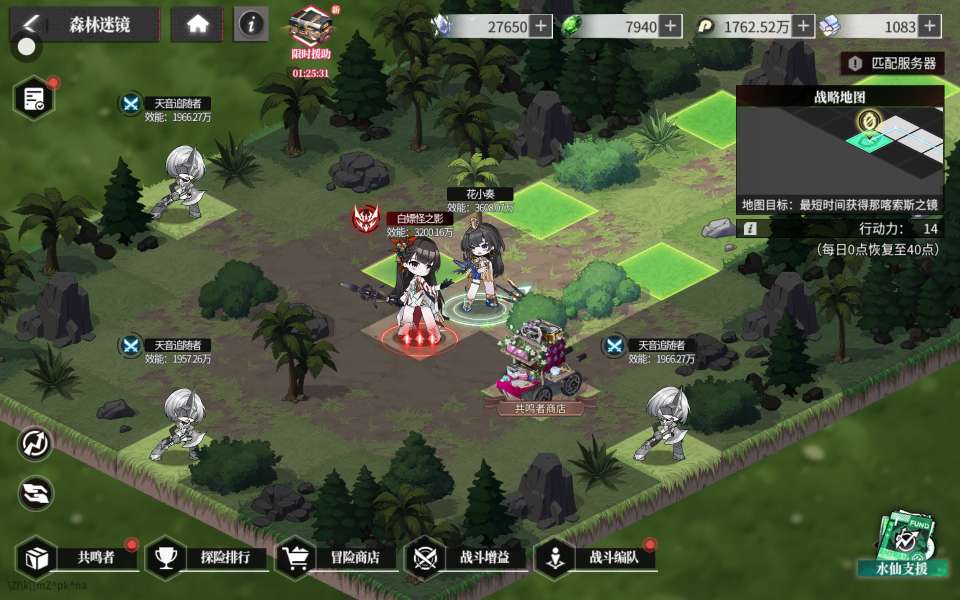The image size is (960, 600).
Task: Open the 匹配服务器 matching server panel
Action: [893, 63]
